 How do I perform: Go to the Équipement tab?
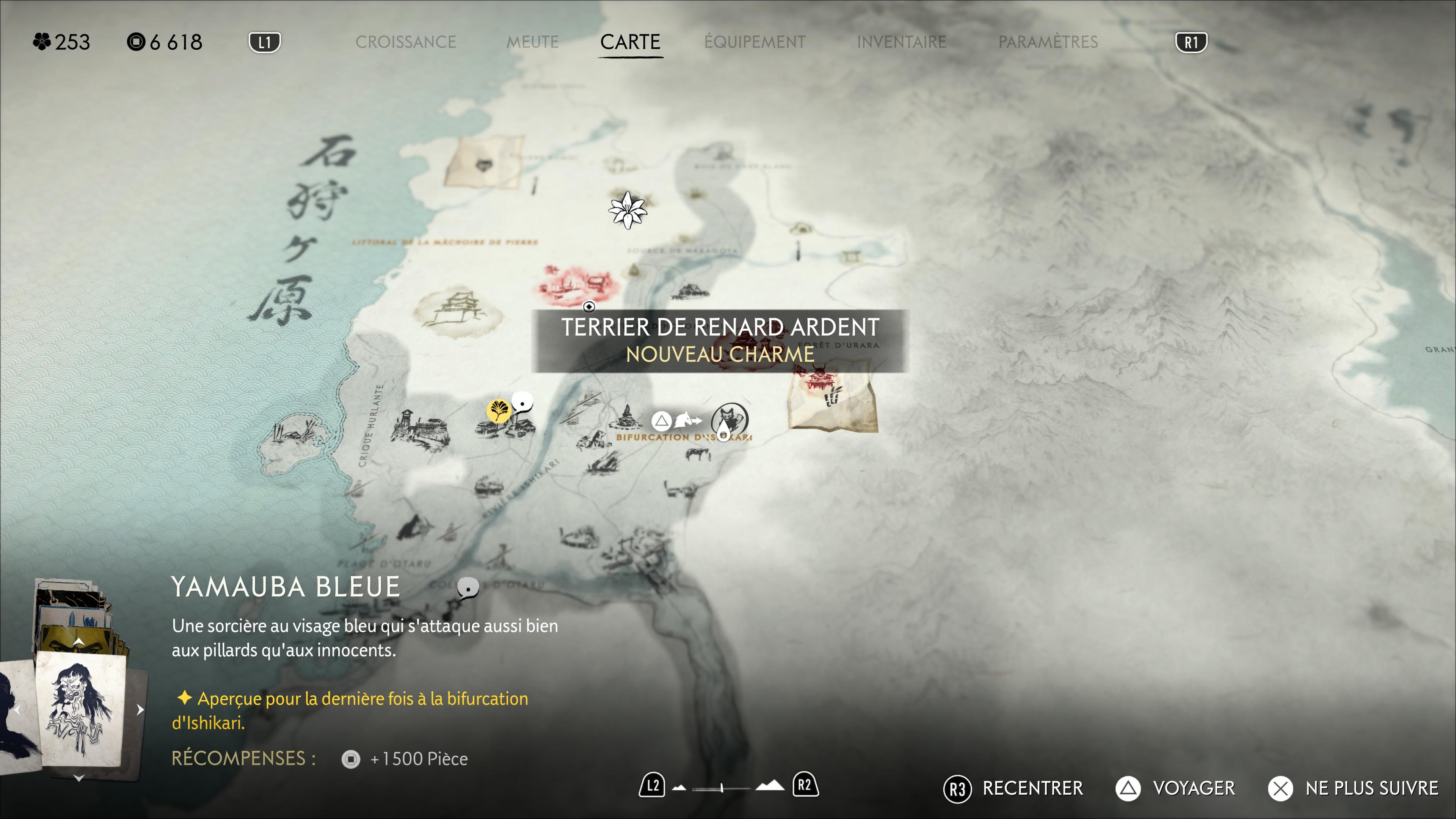[x=755, y=42]
